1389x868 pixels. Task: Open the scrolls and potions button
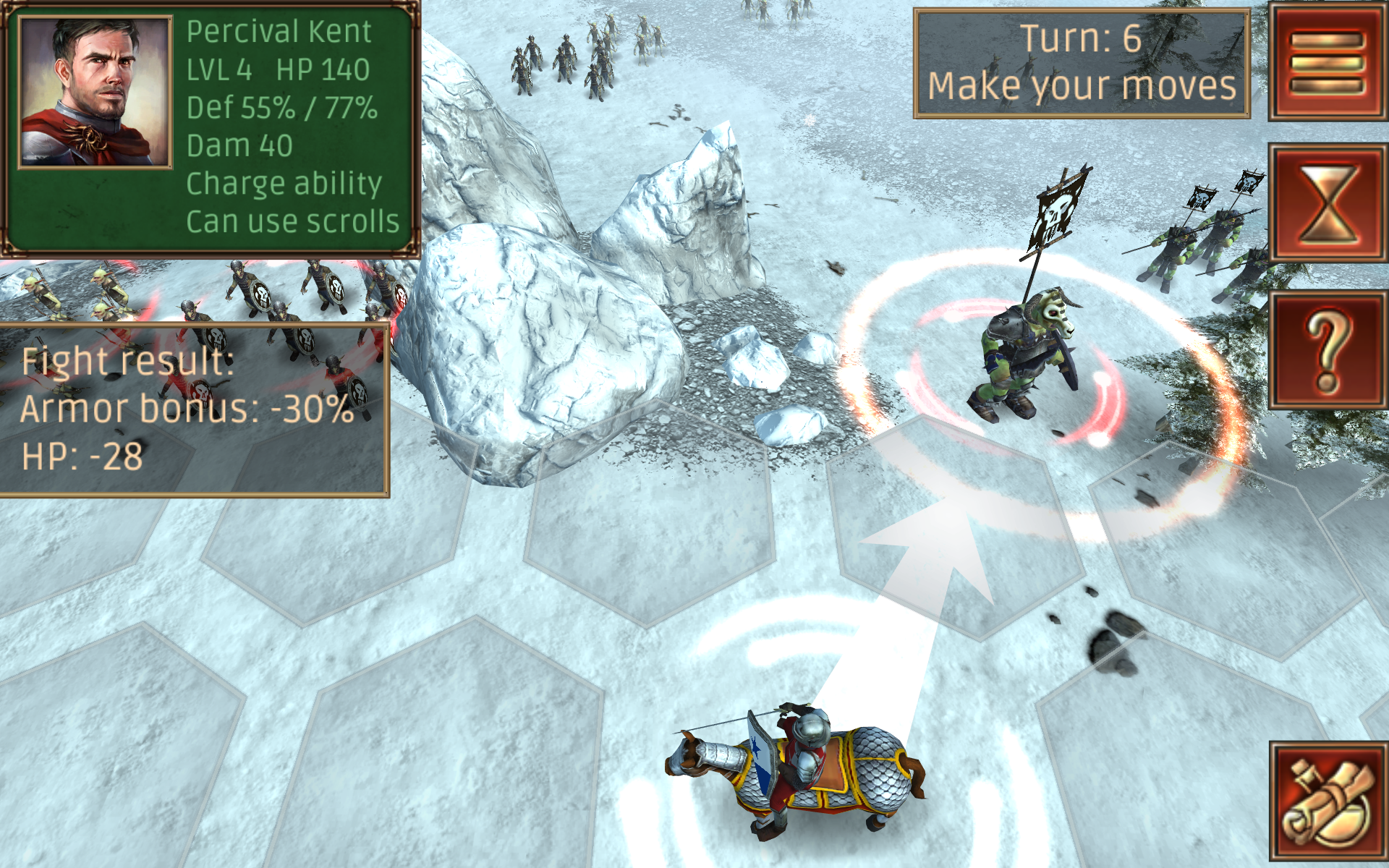pyautogui.click(x=1327, y=801)
